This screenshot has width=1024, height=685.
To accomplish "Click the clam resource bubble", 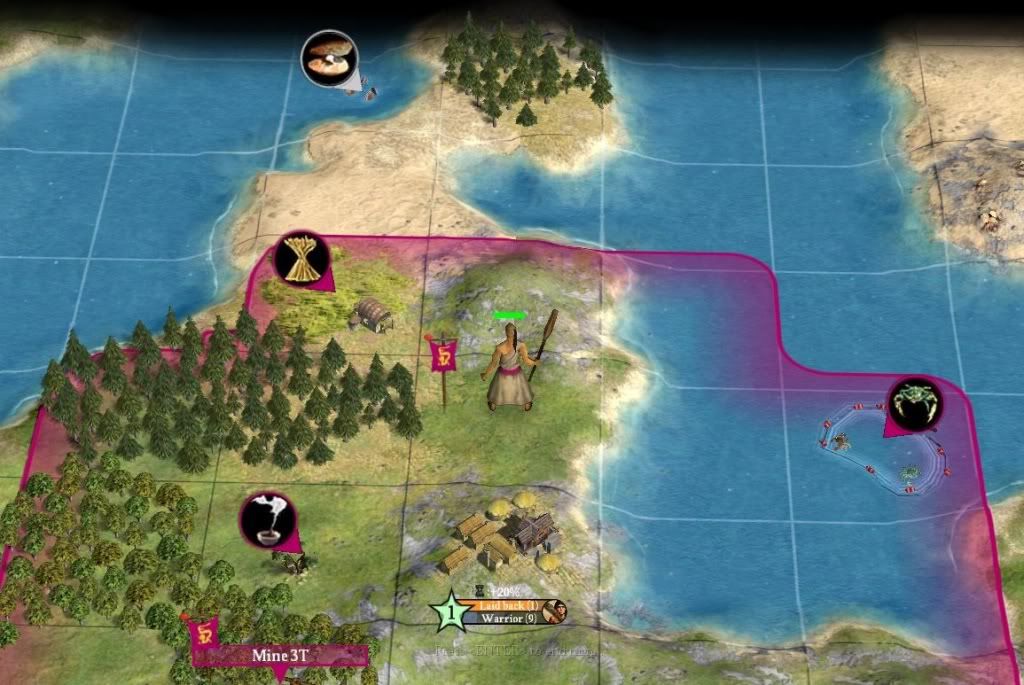I will [328, 58].
